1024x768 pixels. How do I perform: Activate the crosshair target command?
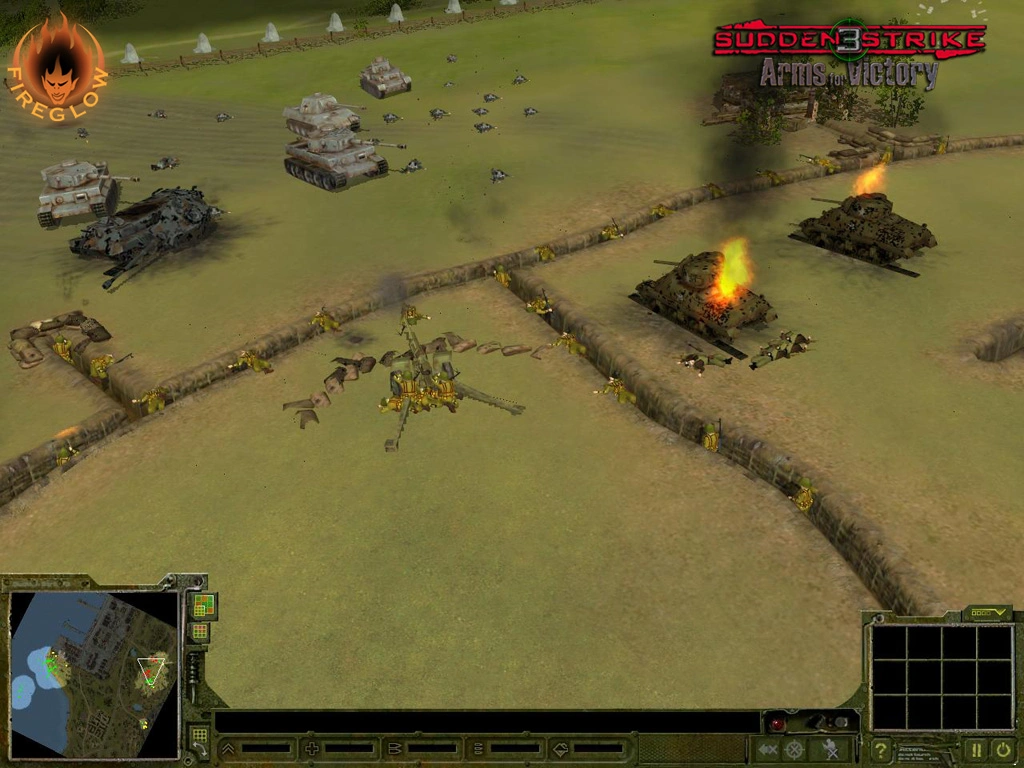click(x=795, y=749)
